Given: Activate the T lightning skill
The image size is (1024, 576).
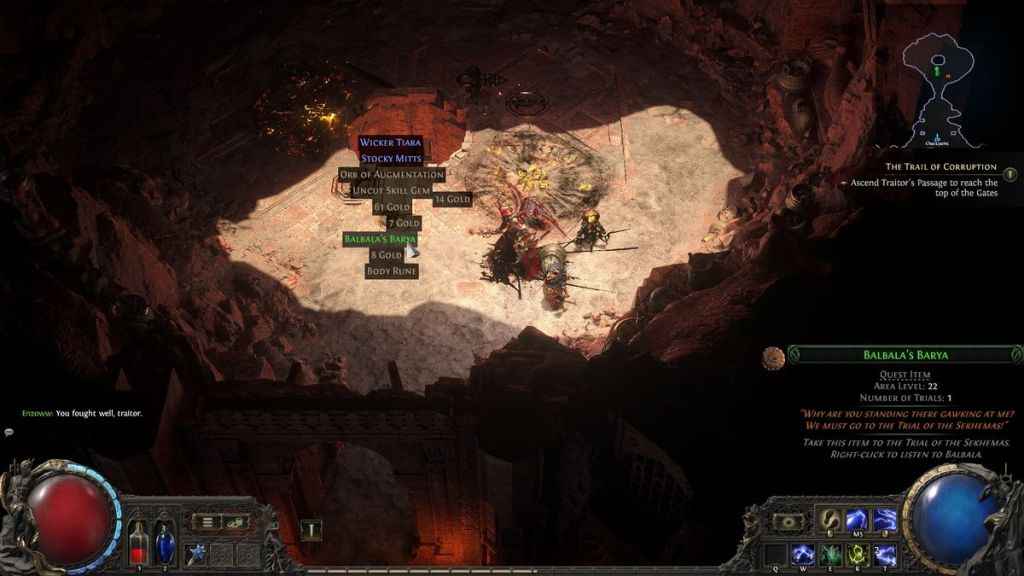Looking at the screenshot, I should pyautogui.click(x=886, y=553).
